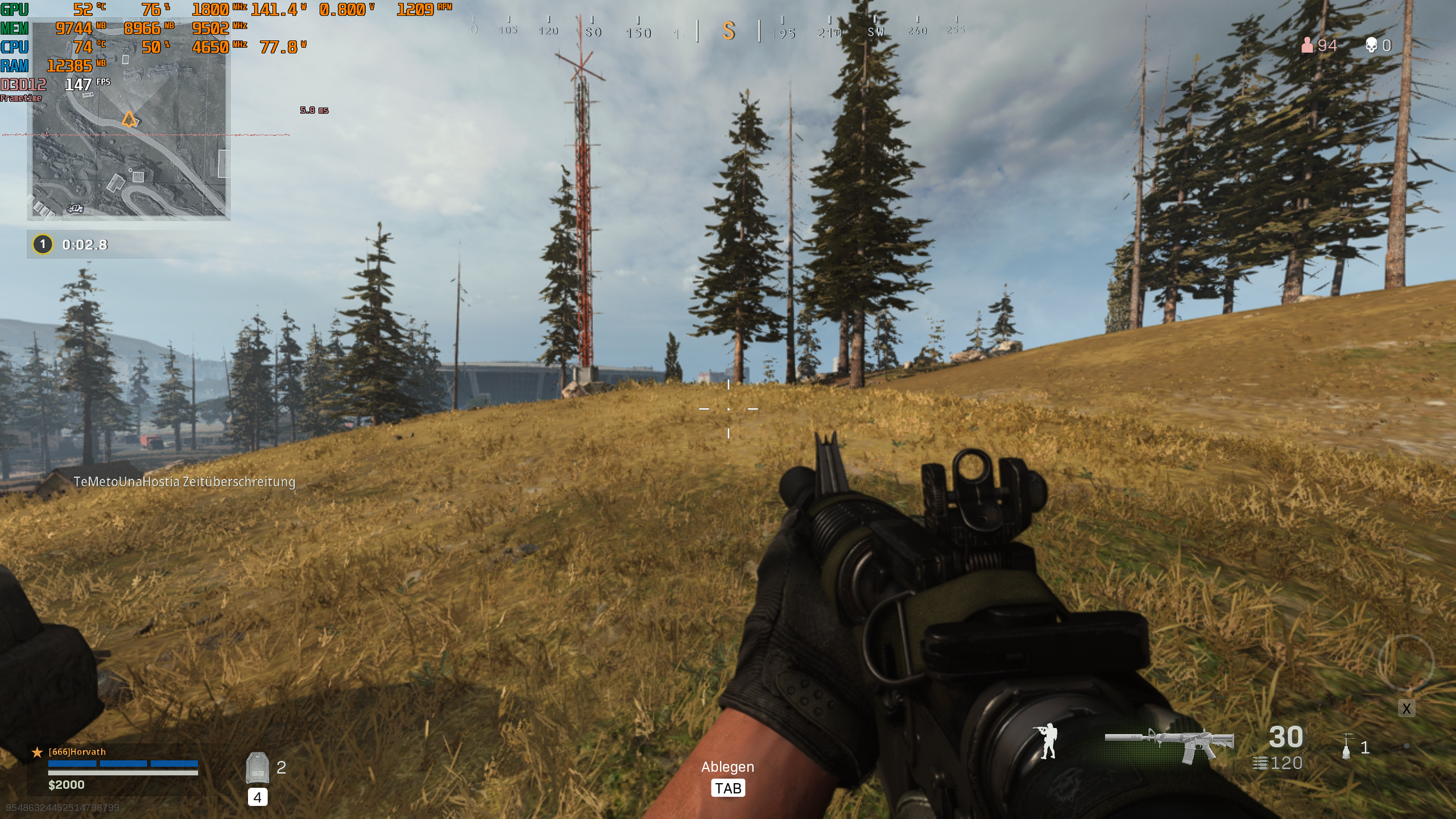Image resolution: width=1456 pixels, height=819 pixels.
Task: Click the player count icon showing 94
Action: coord(1309,45)
